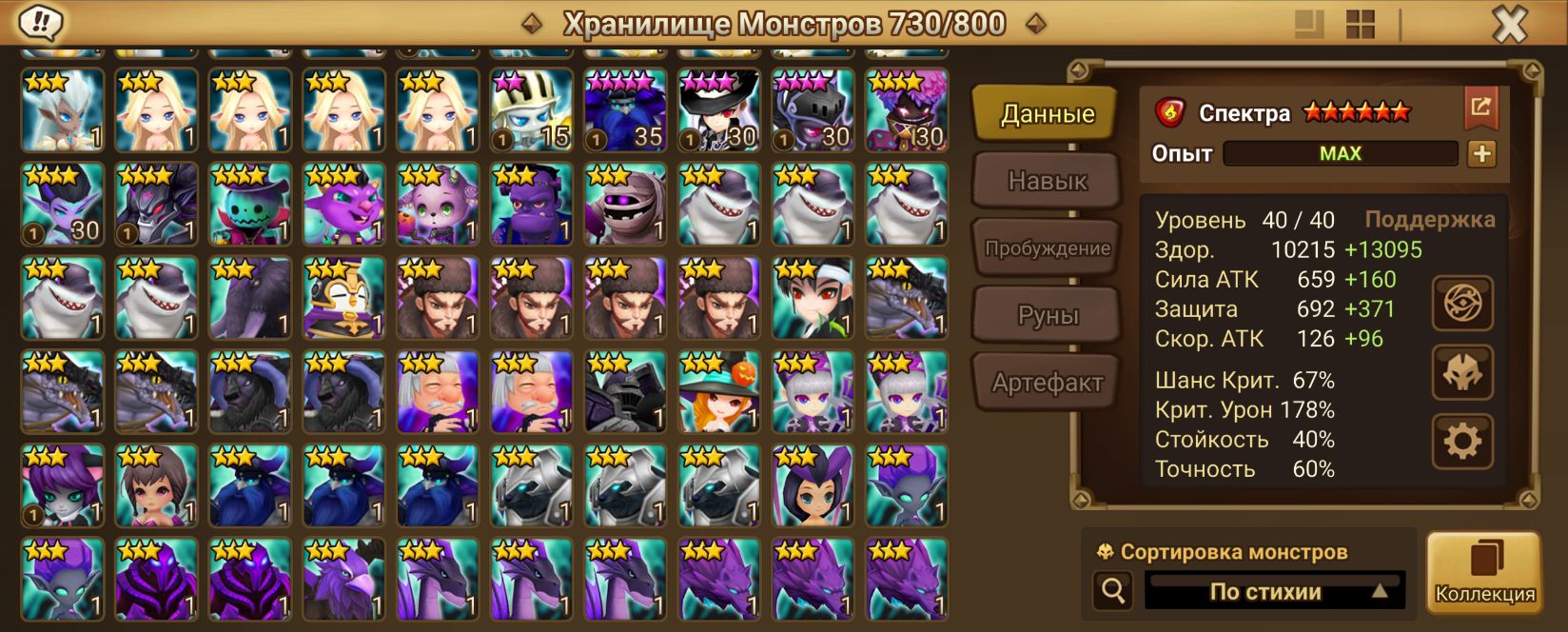Share Спектра via the red arrow button
Screen dimensions: 1568x632
tap(1480, 108)
